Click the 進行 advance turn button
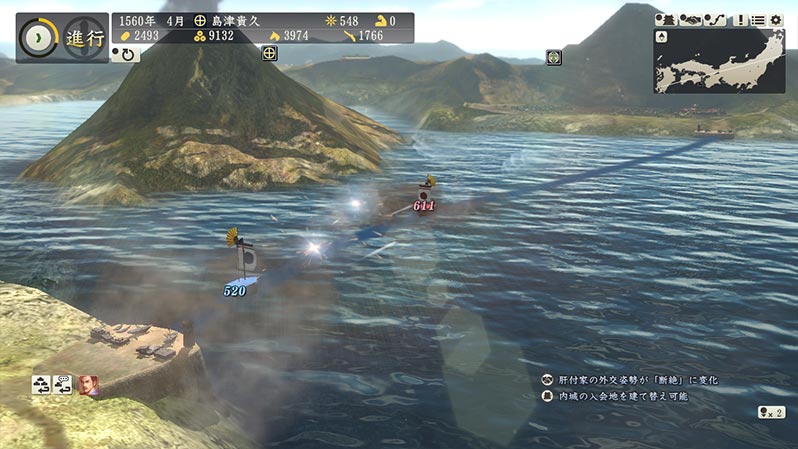The height and width of the screenshot is (449, 798). point(61,37)
